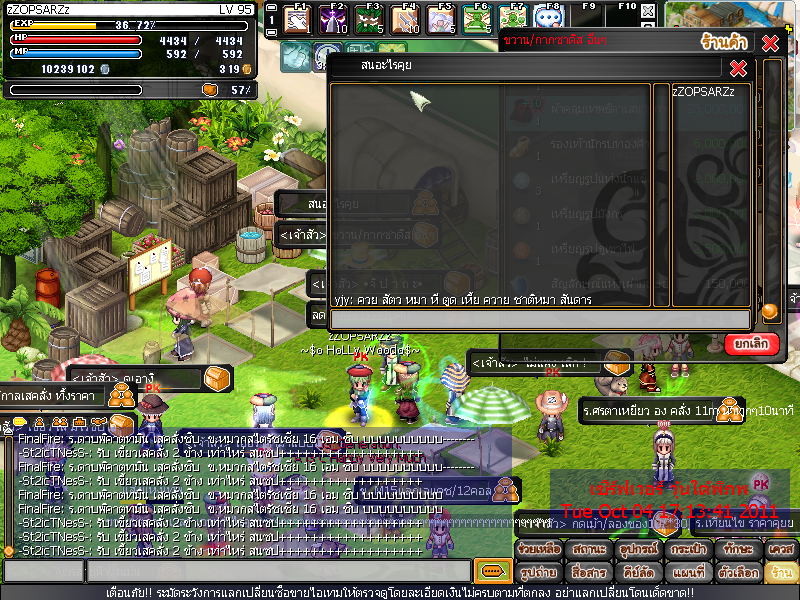Open the สถานะ status menu

(x=587, y=551)
